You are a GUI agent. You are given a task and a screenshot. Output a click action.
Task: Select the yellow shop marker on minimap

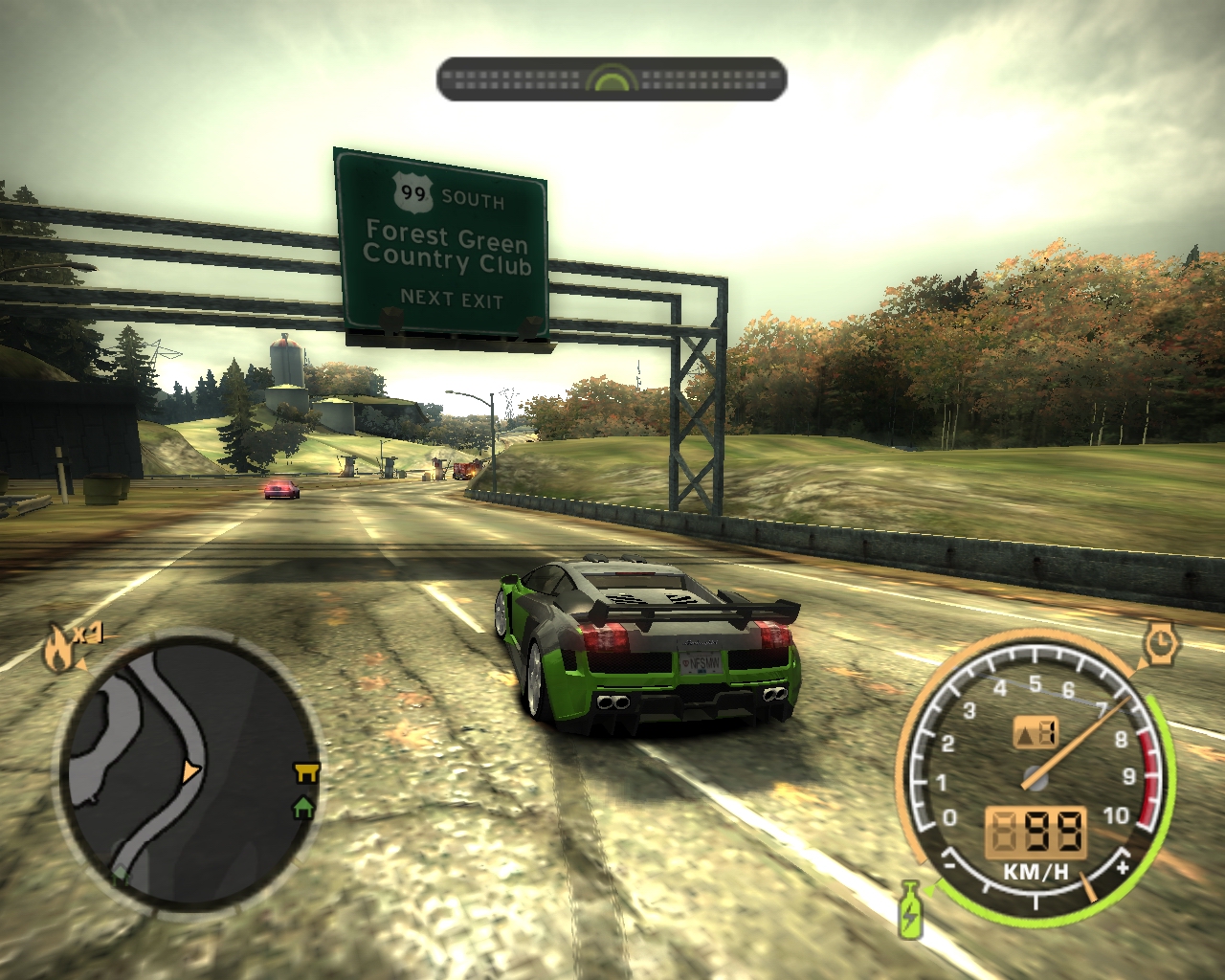click(x=307, y=772)
